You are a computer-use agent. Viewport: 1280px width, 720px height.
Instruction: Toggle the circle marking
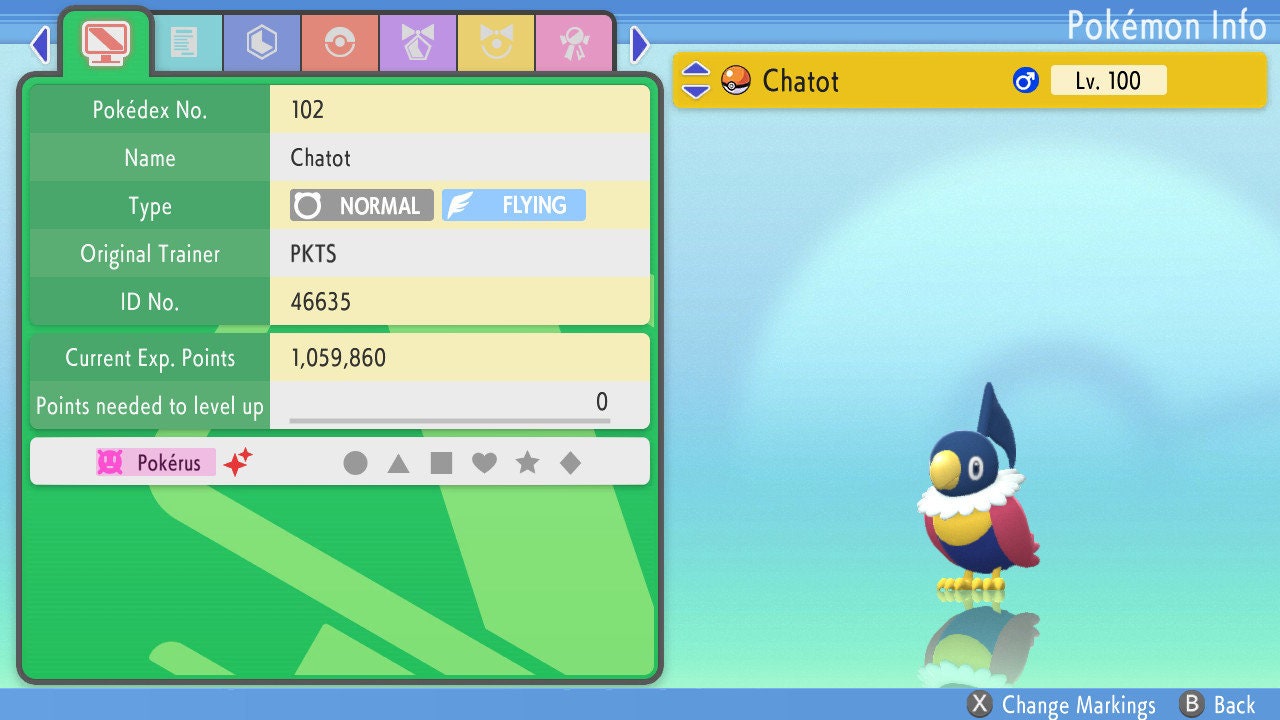[x=355, y=463]
